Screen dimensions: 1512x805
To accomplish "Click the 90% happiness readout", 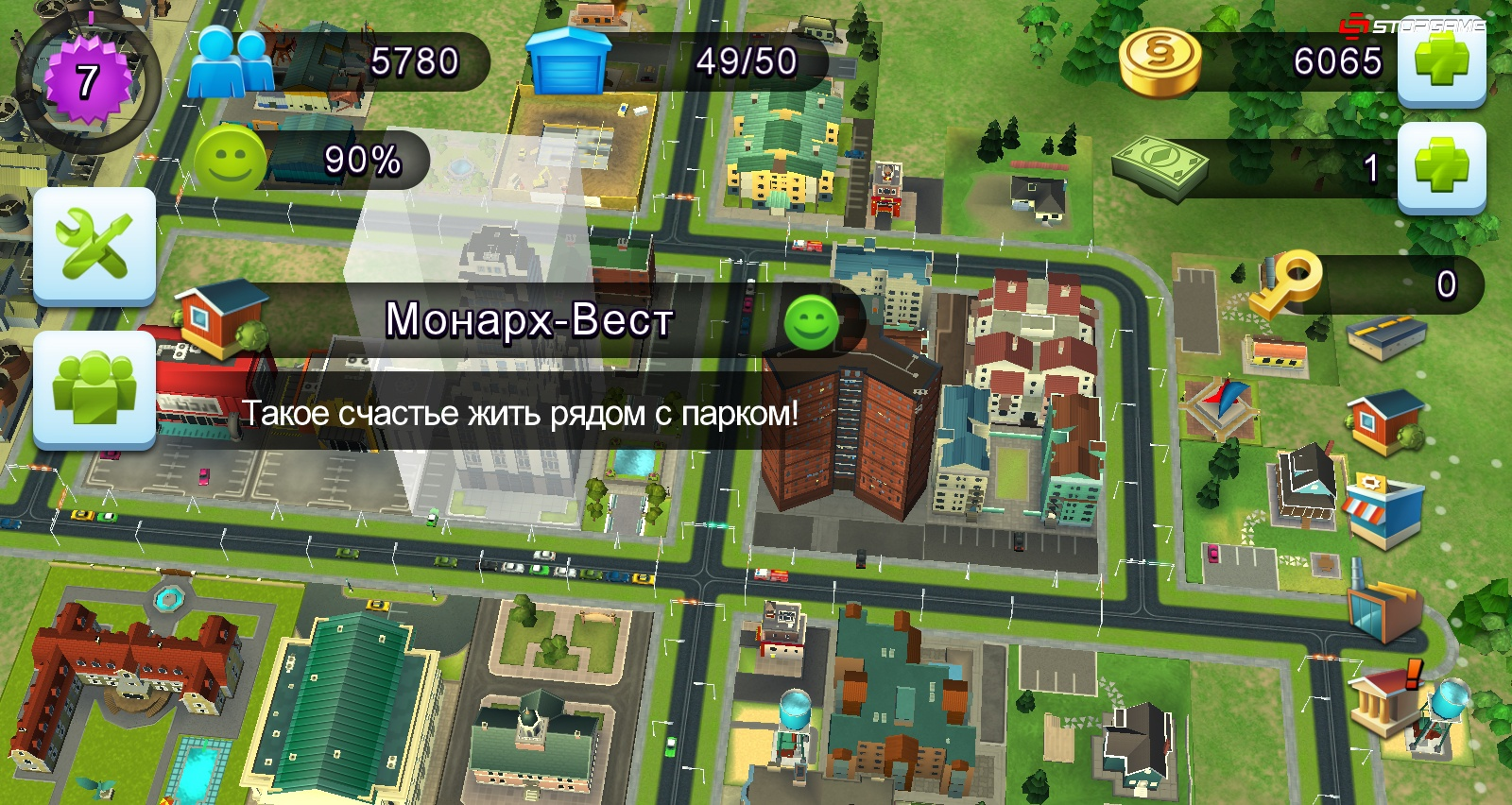I will (x=364, y=159).
